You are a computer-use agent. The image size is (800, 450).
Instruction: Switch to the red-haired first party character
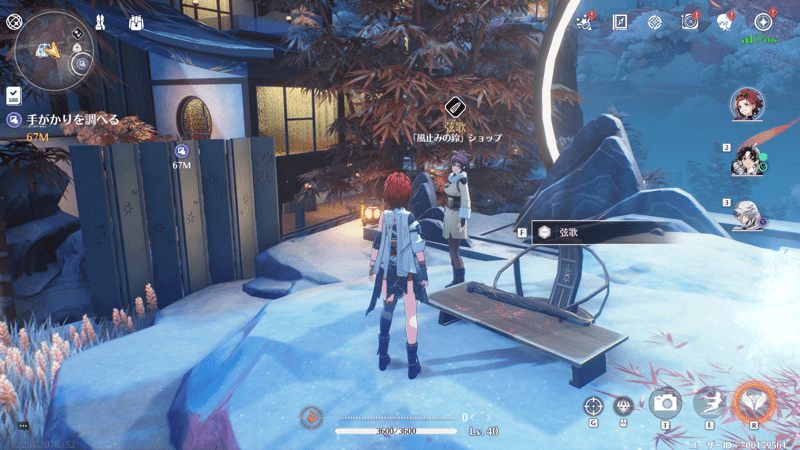(x=747, y=105)
